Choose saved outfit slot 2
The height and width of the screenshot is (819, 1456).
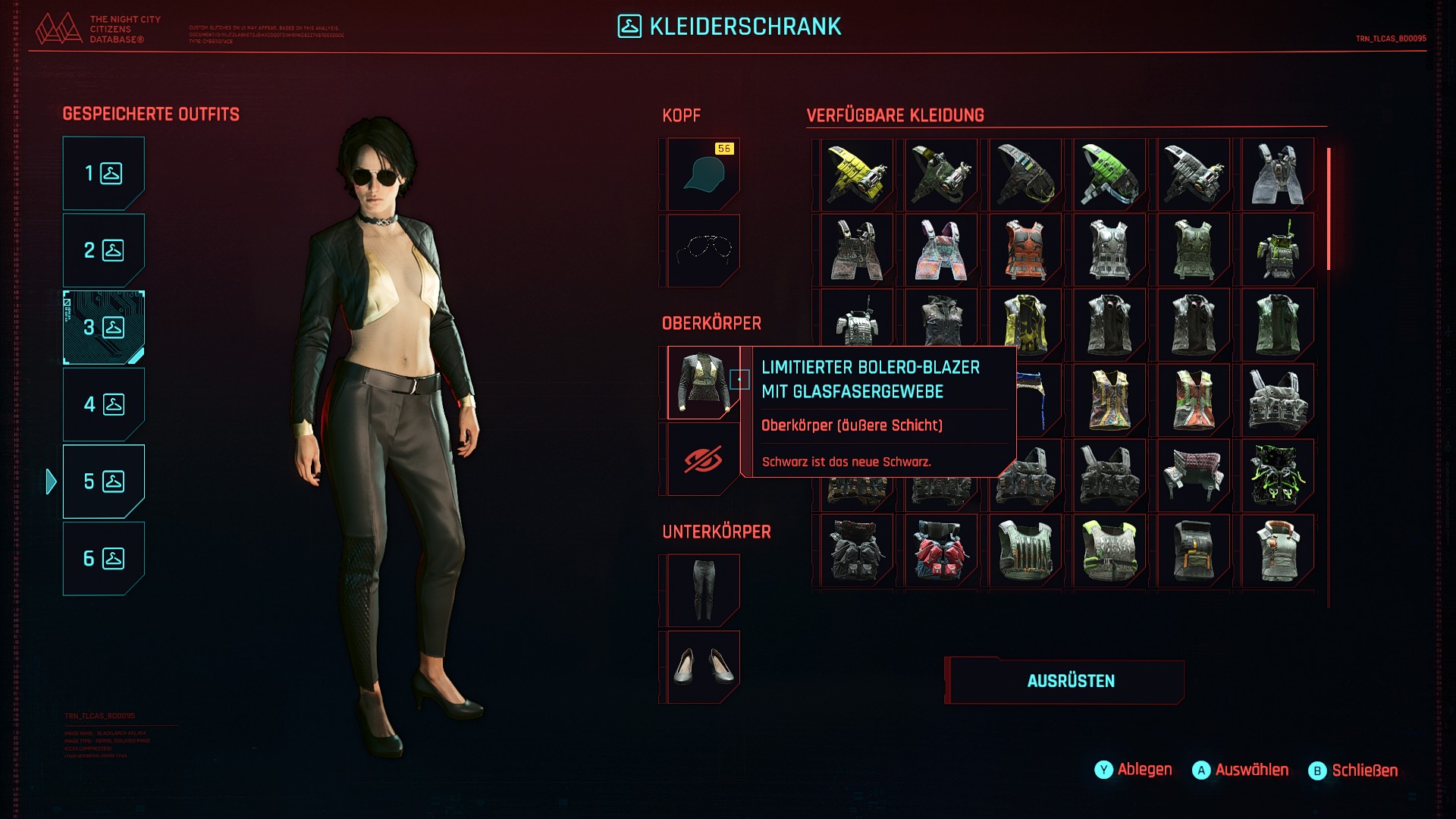point(103,250)
